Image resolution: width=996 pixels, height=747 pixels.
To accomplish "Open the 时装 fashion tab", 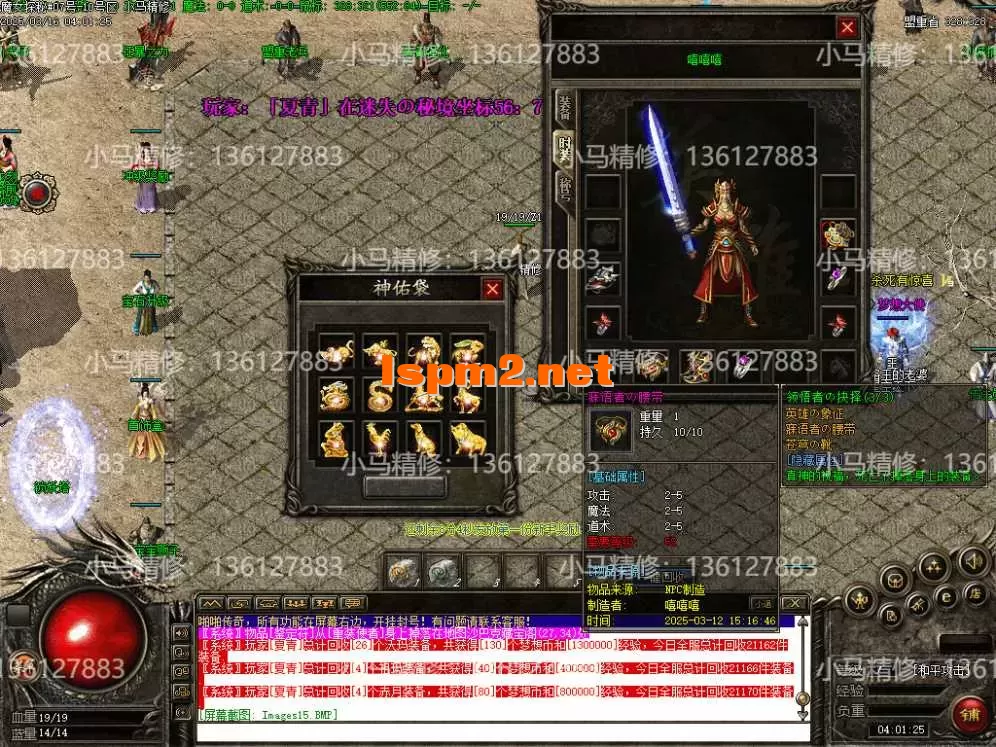I will tap(565, 147).
